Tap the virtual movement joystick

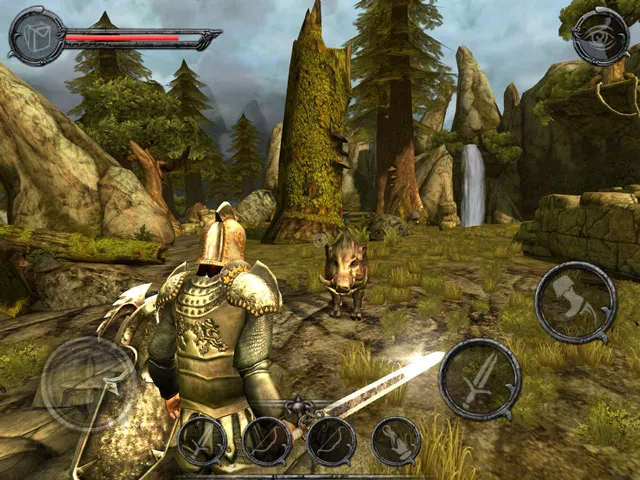[x=88, y=384]
